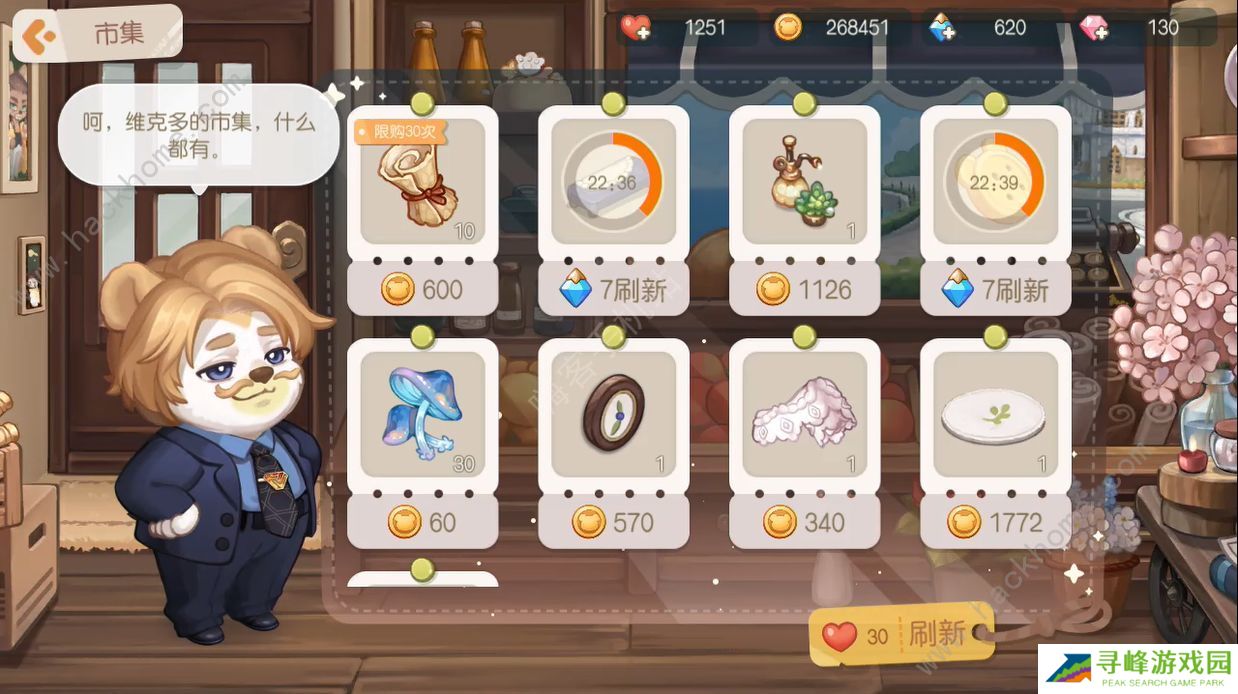This screenshot has width=1238, height=694.
Task: Refresh the 22:39 timer slot with diamonds
Action: pos(995,290)
